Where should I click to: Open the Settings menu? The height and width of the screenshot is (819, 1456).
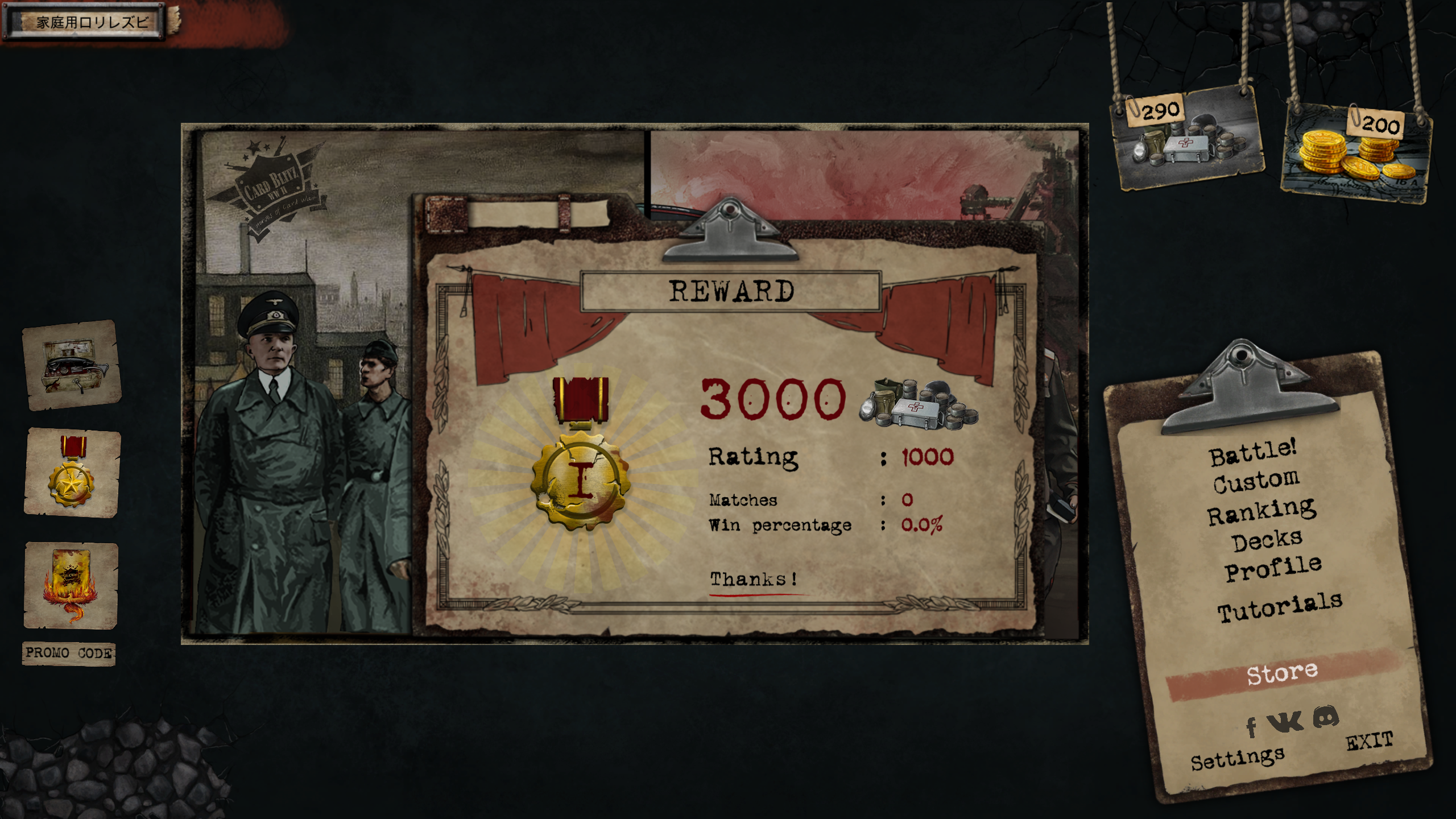(1237, 758)
